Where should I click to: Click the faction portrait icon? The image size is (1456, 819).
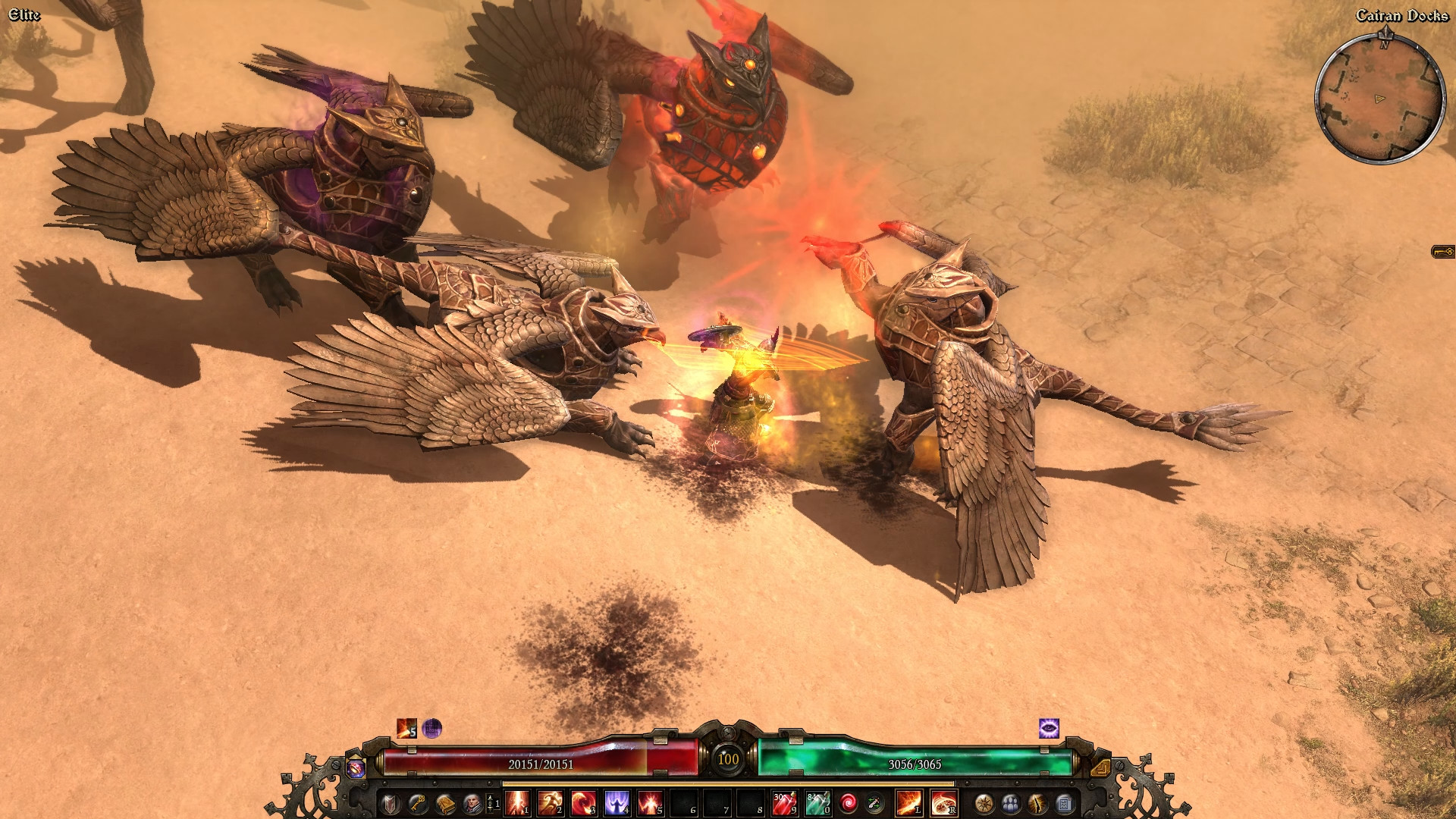coord(472,803)
